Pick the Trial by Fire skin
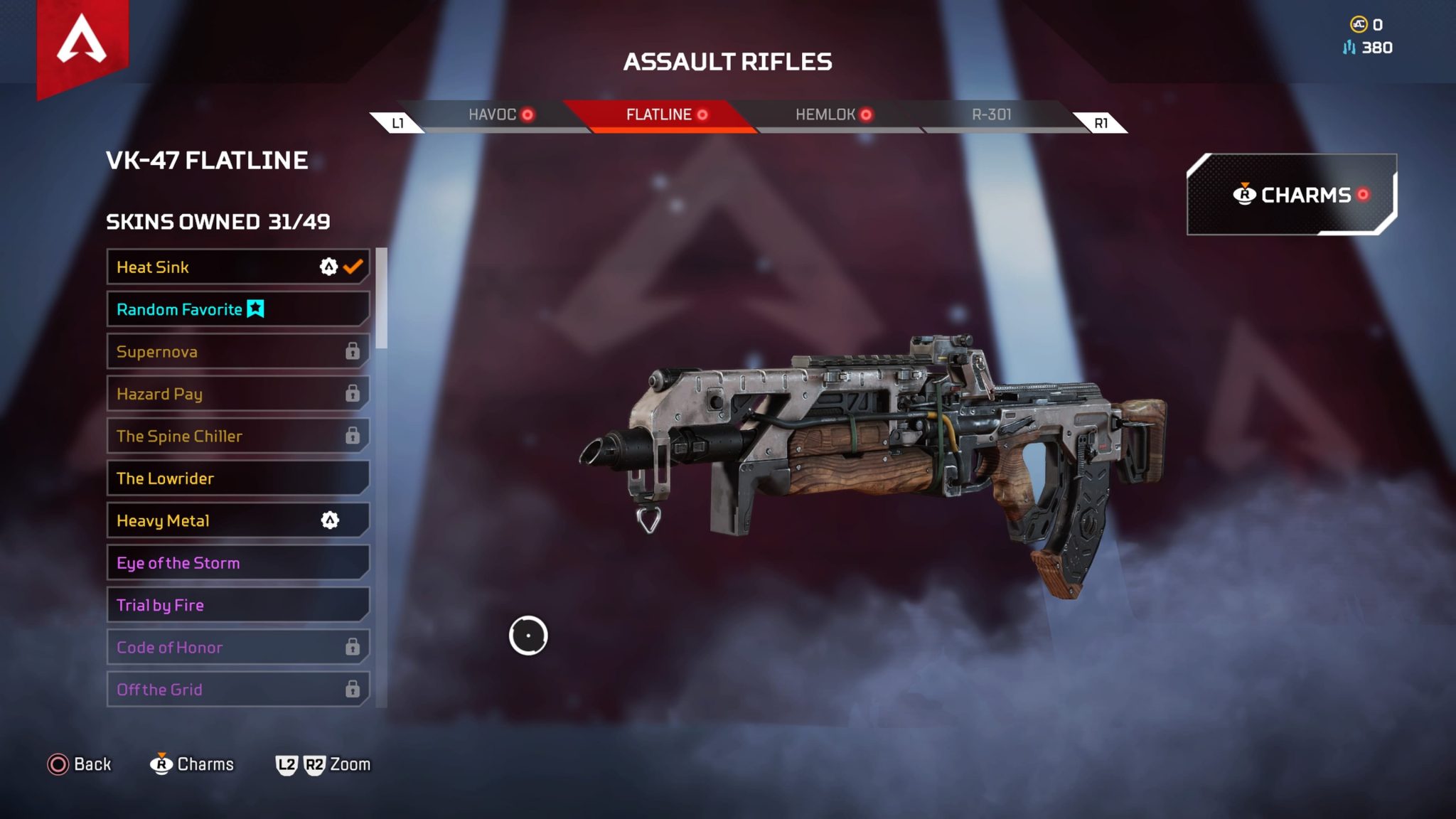The height and width of the screenshot is (819, 1456). click(237, 605)
